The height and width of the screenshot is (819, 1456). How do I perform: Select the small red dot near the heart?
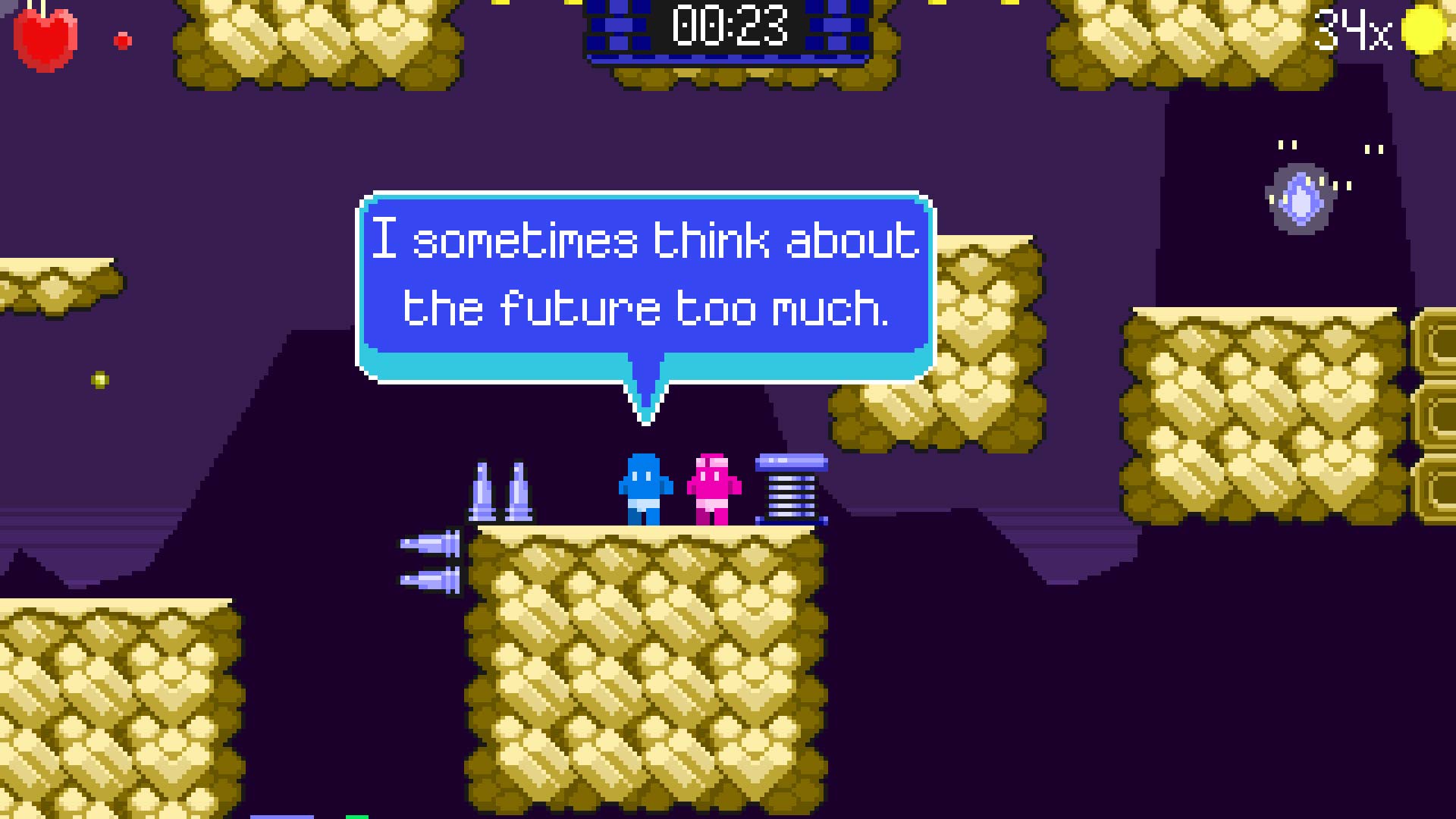click(121, 39)
